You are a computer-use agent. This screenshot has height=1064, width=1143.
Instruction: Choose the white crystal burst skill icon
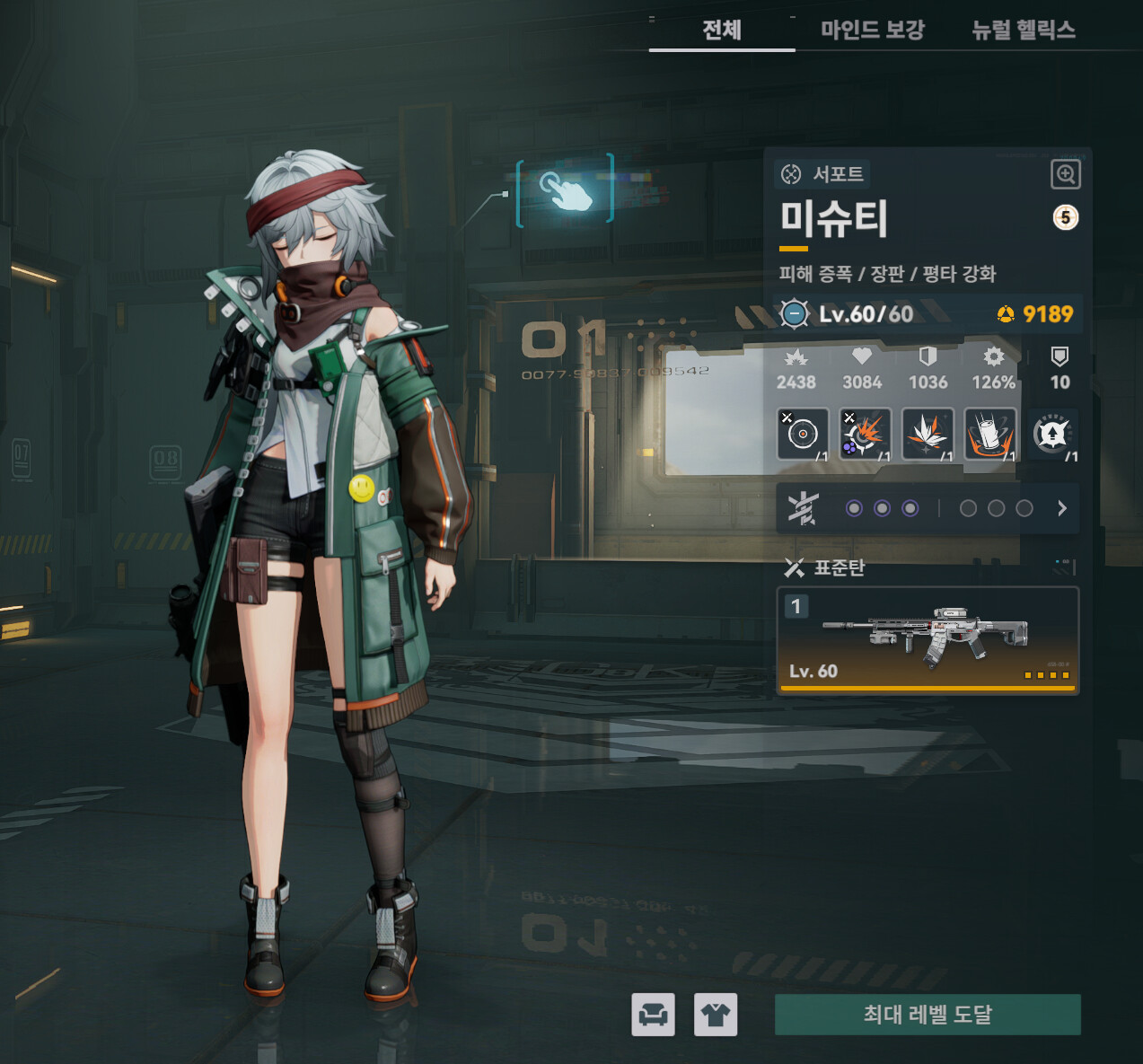point(927,434)
